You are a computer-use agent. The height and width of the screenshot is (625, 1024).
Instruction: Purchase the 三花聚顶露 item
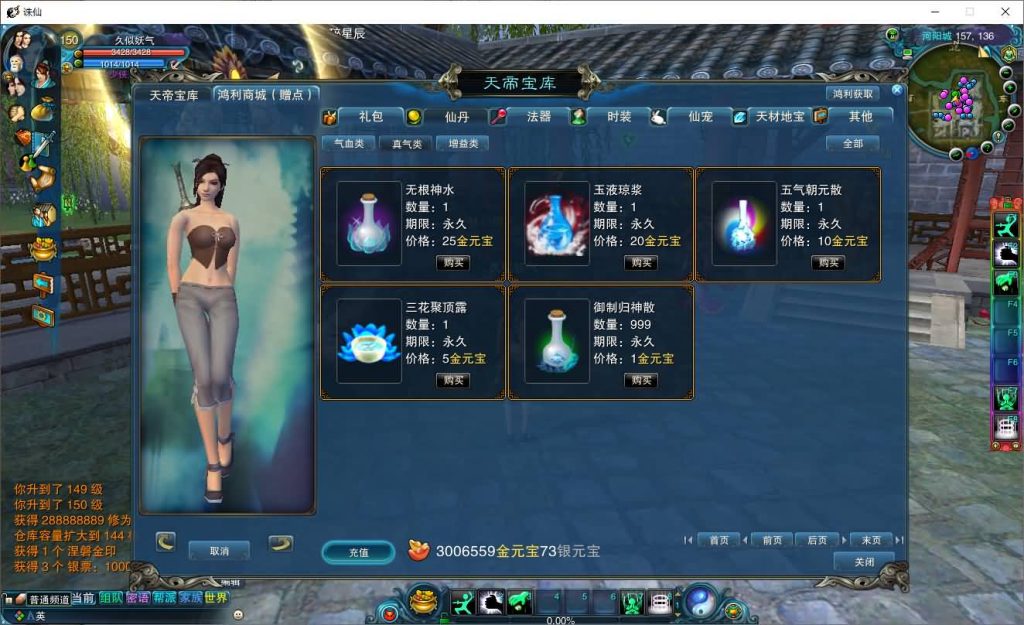[x=453, y=381]
